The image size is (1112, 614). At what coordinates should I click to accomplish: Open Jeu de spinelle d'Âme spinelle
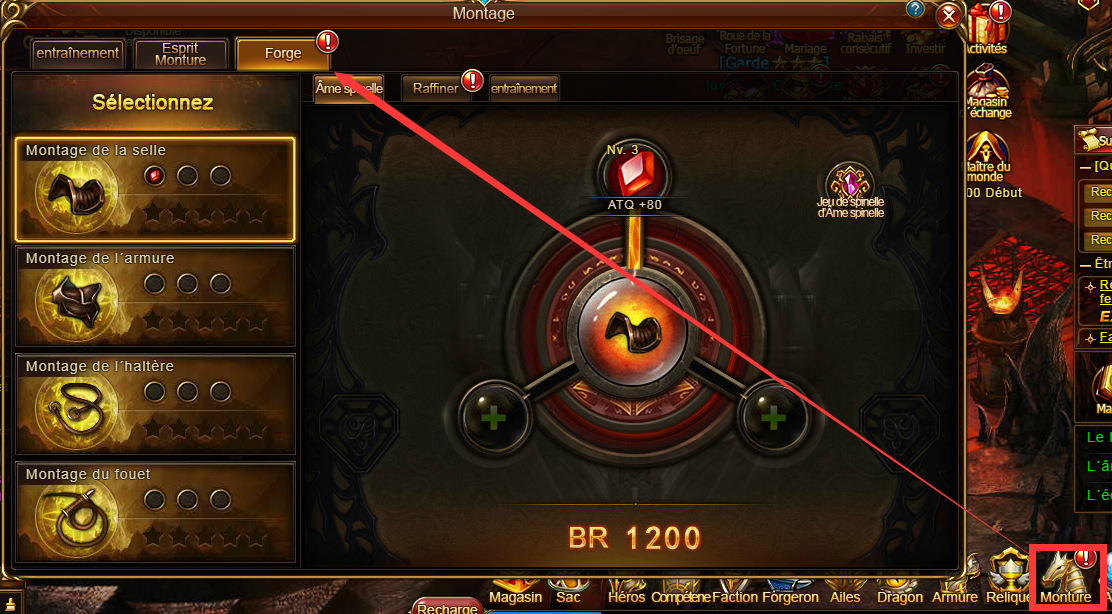(x=850, y=186)
